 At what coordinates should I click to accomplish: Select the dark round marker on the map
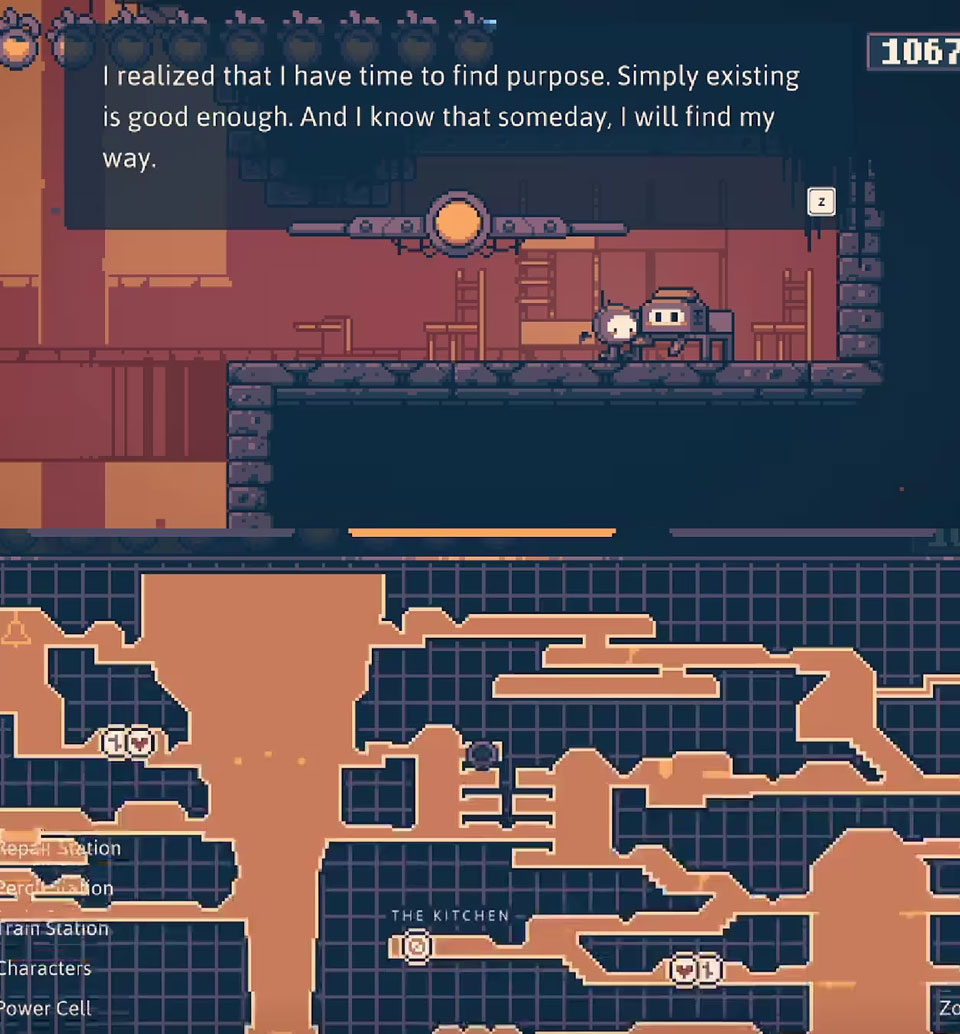tap(482, 755)
